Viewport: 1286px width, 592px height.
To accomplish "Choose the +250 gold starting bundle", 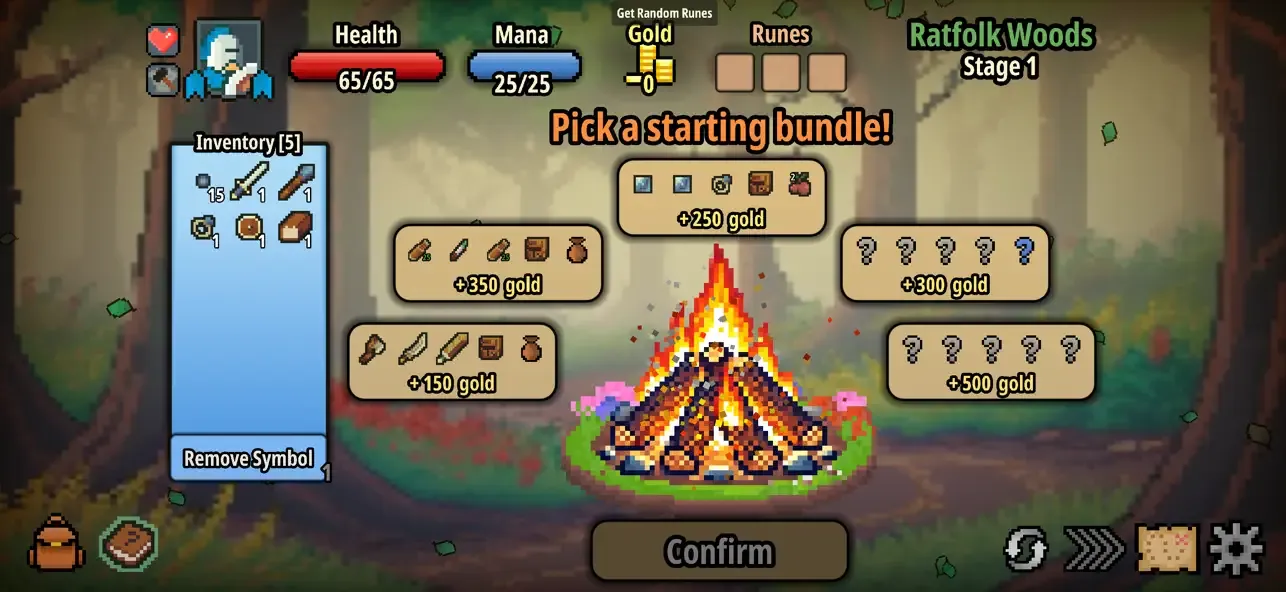I will [721, 198].
